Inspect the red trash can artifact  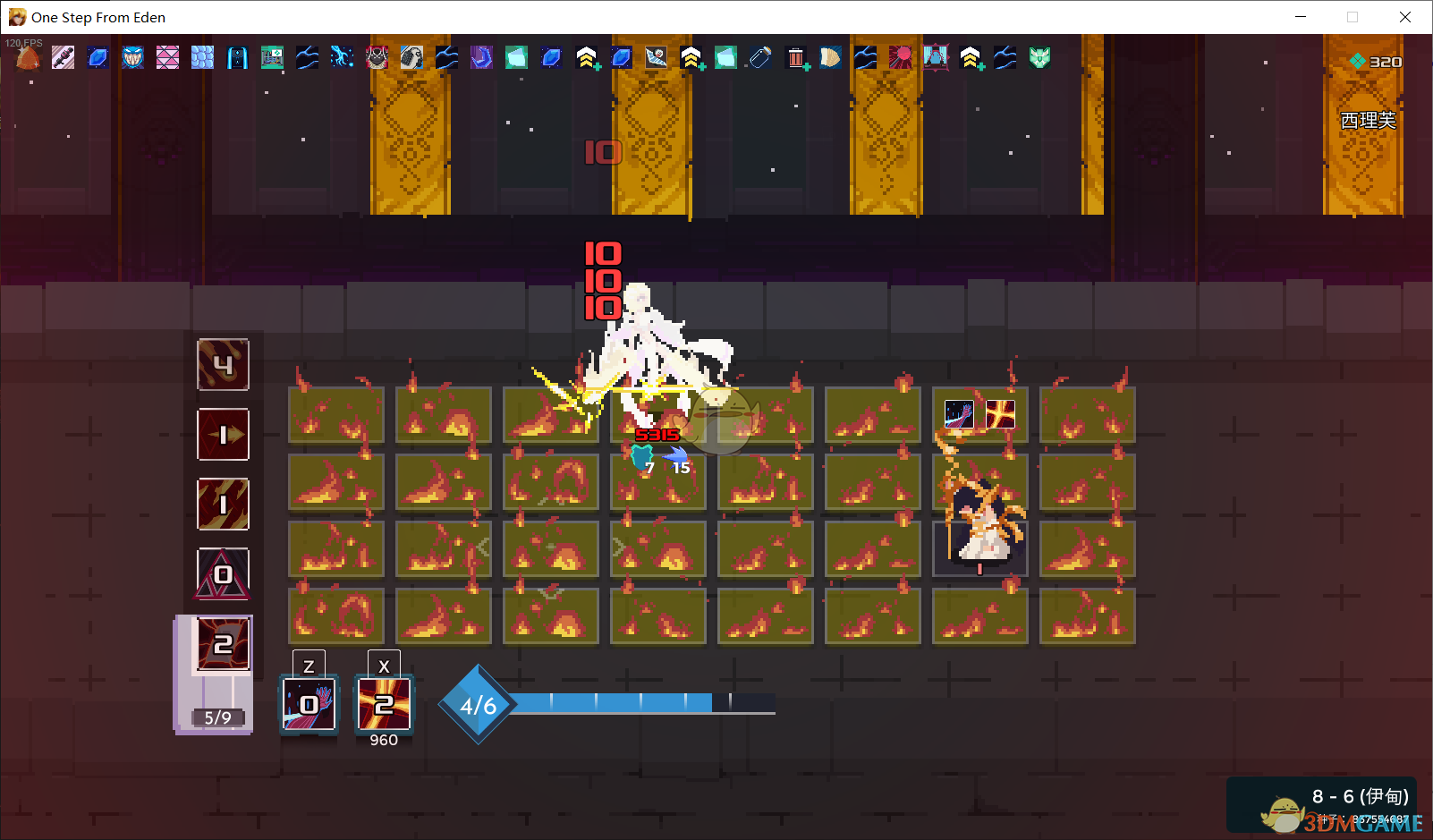[x=796, y=58]
